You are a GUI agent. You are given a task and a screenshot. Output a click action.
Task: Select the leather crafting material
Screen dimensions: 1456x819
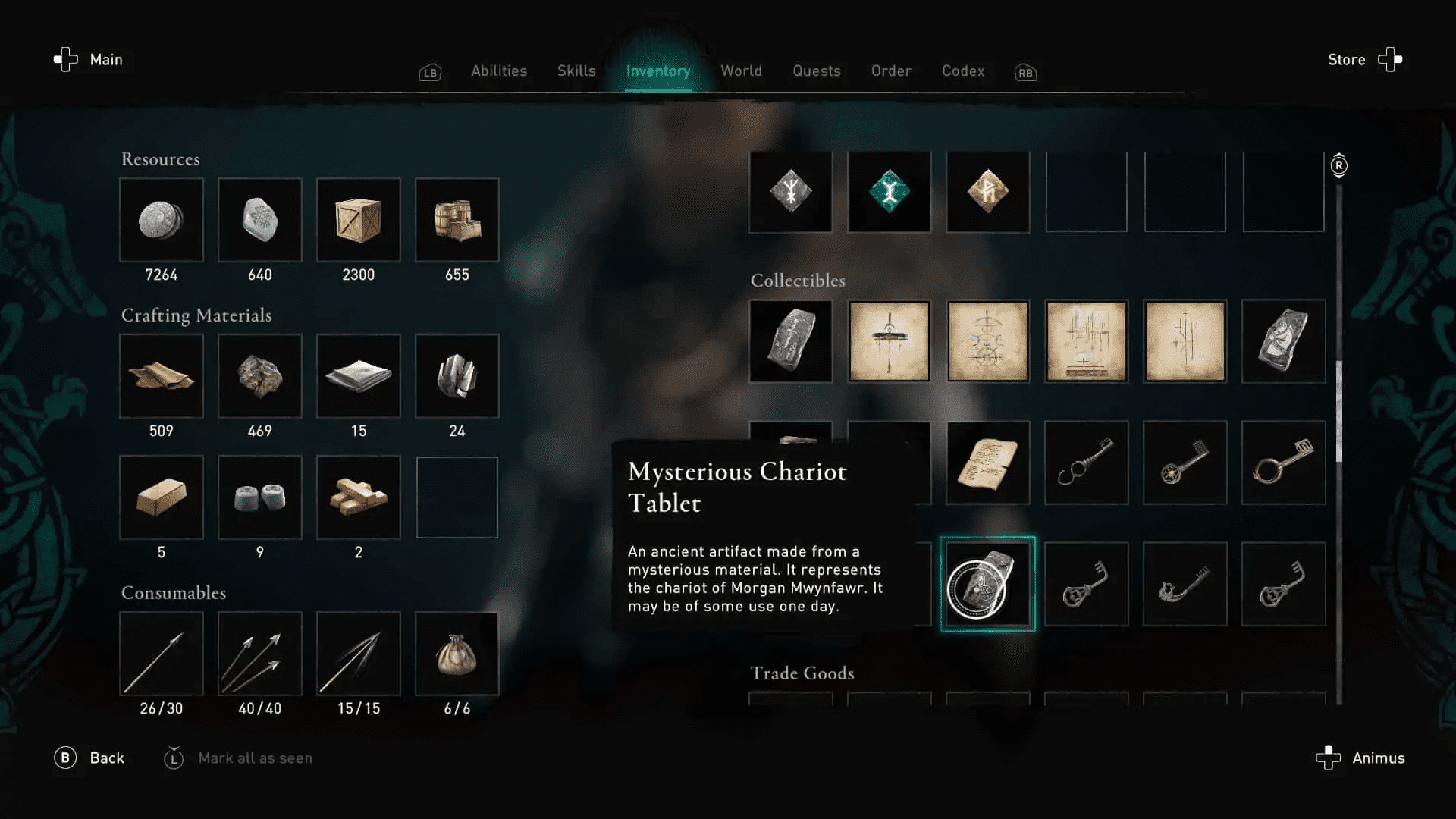click(x=162, y=376)
